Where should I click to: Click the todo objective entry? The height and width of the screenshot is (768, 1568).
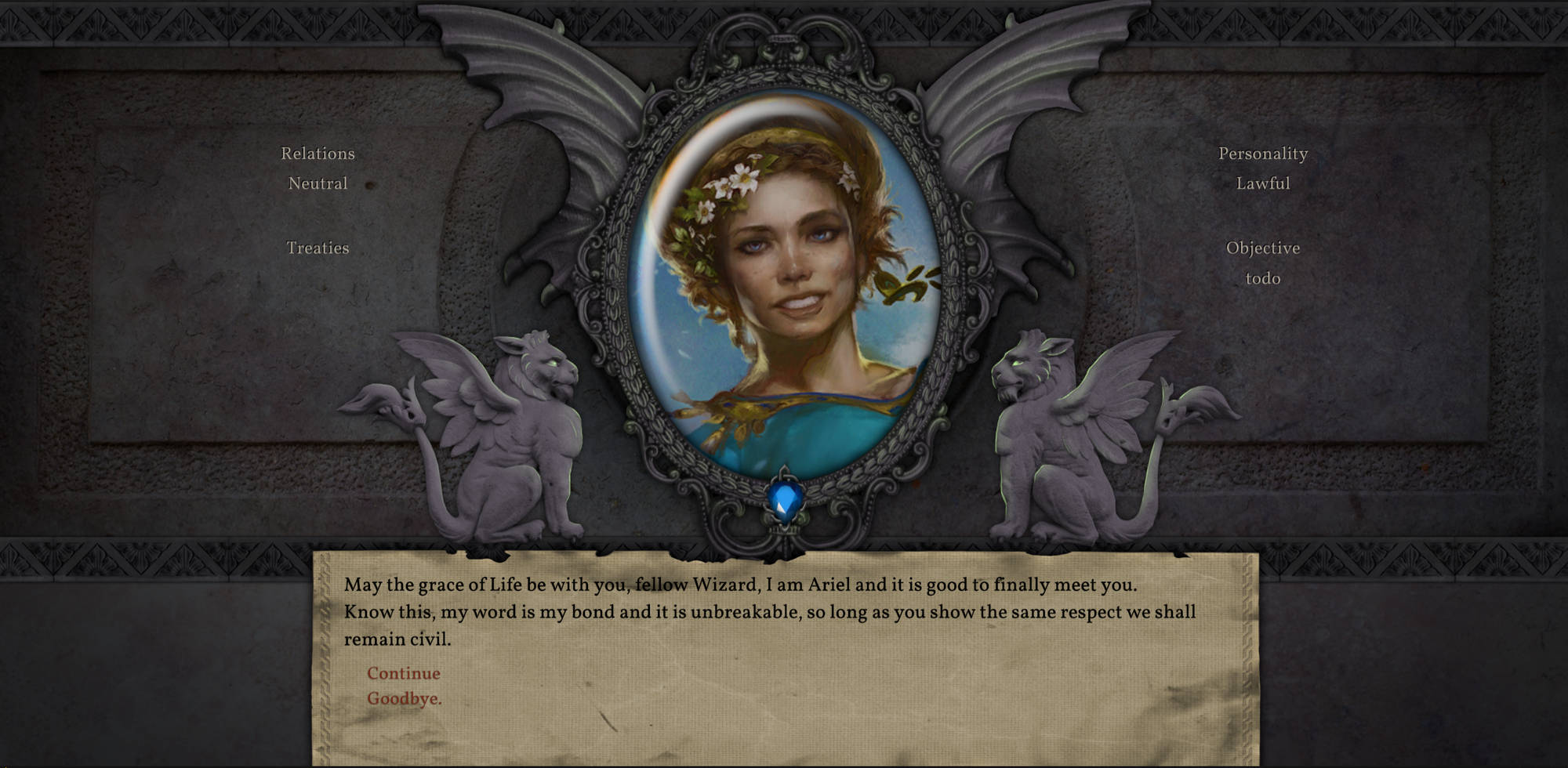click(1264, 278)
